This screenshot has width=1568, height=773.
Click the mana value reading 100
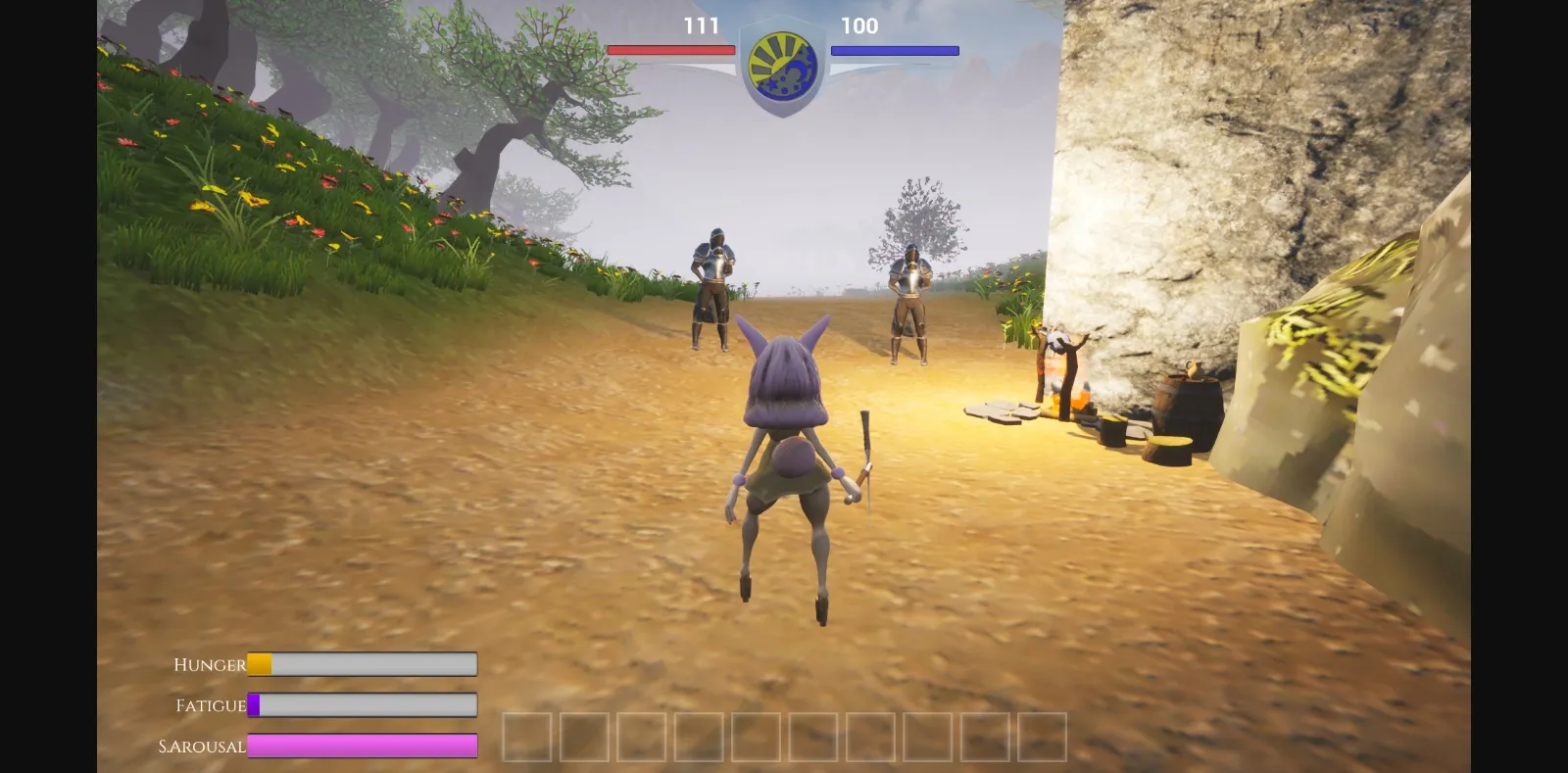[x=859, y=27]
